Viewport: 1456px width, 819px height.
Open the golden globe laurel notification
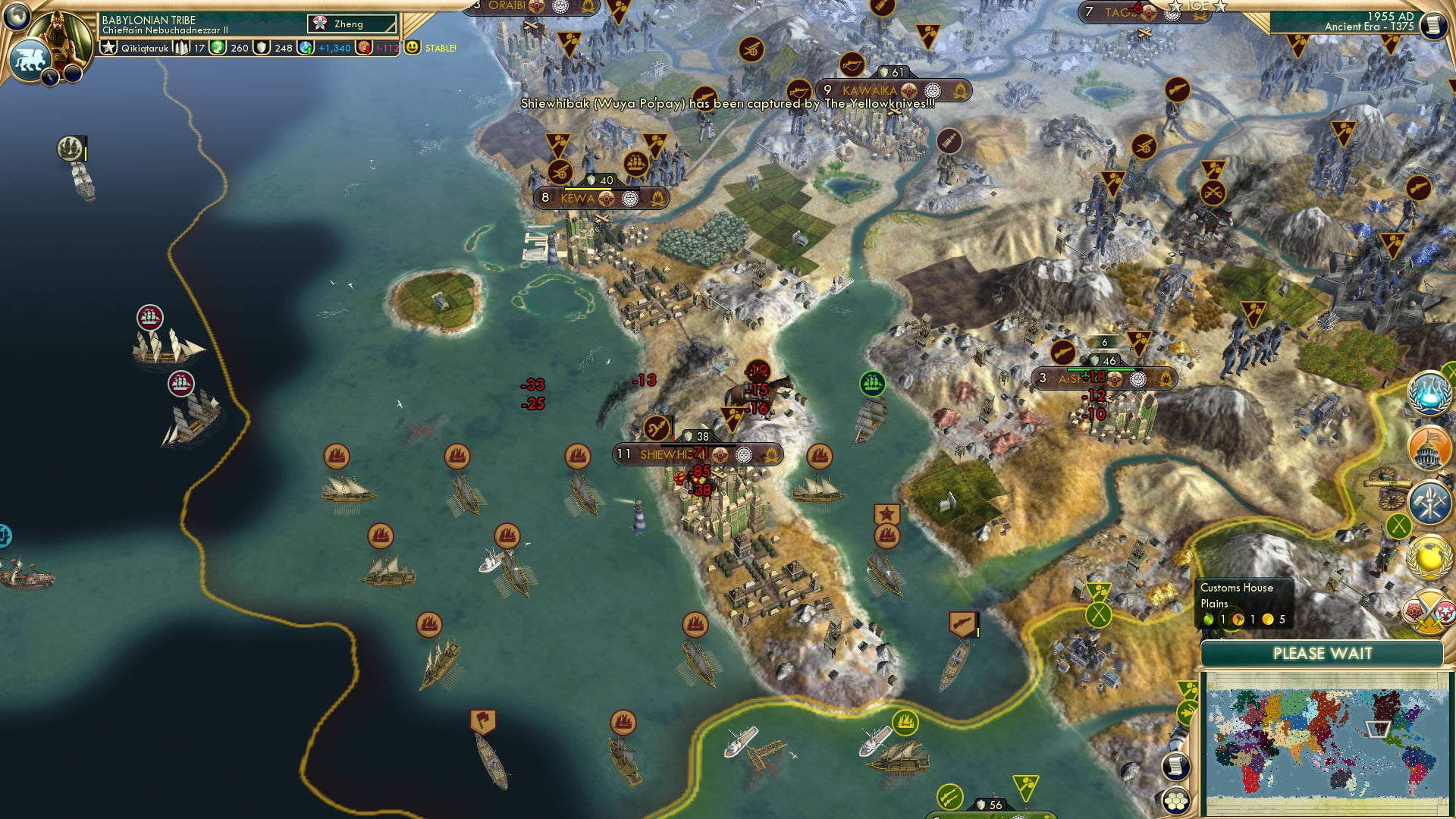coord(1429,557)
